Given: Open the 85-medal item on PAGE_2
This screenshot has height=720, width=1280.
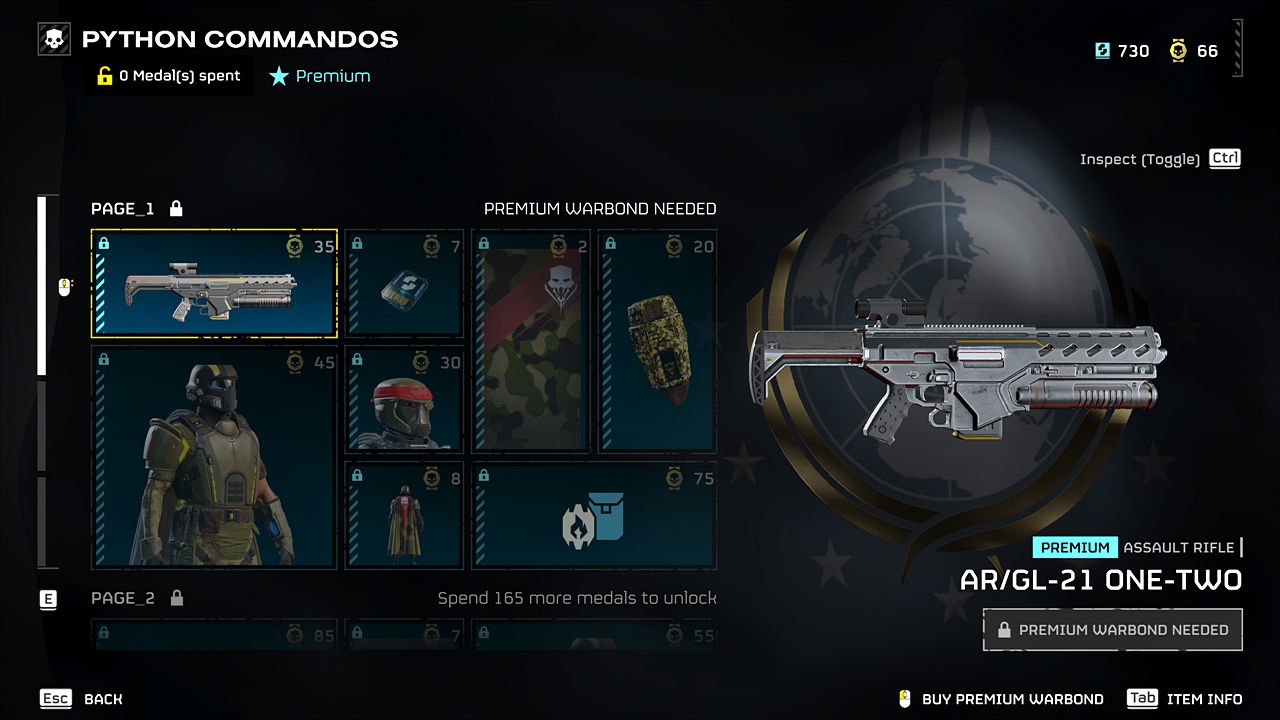Looking at the screenshot, I should click(x=214, y=640).
